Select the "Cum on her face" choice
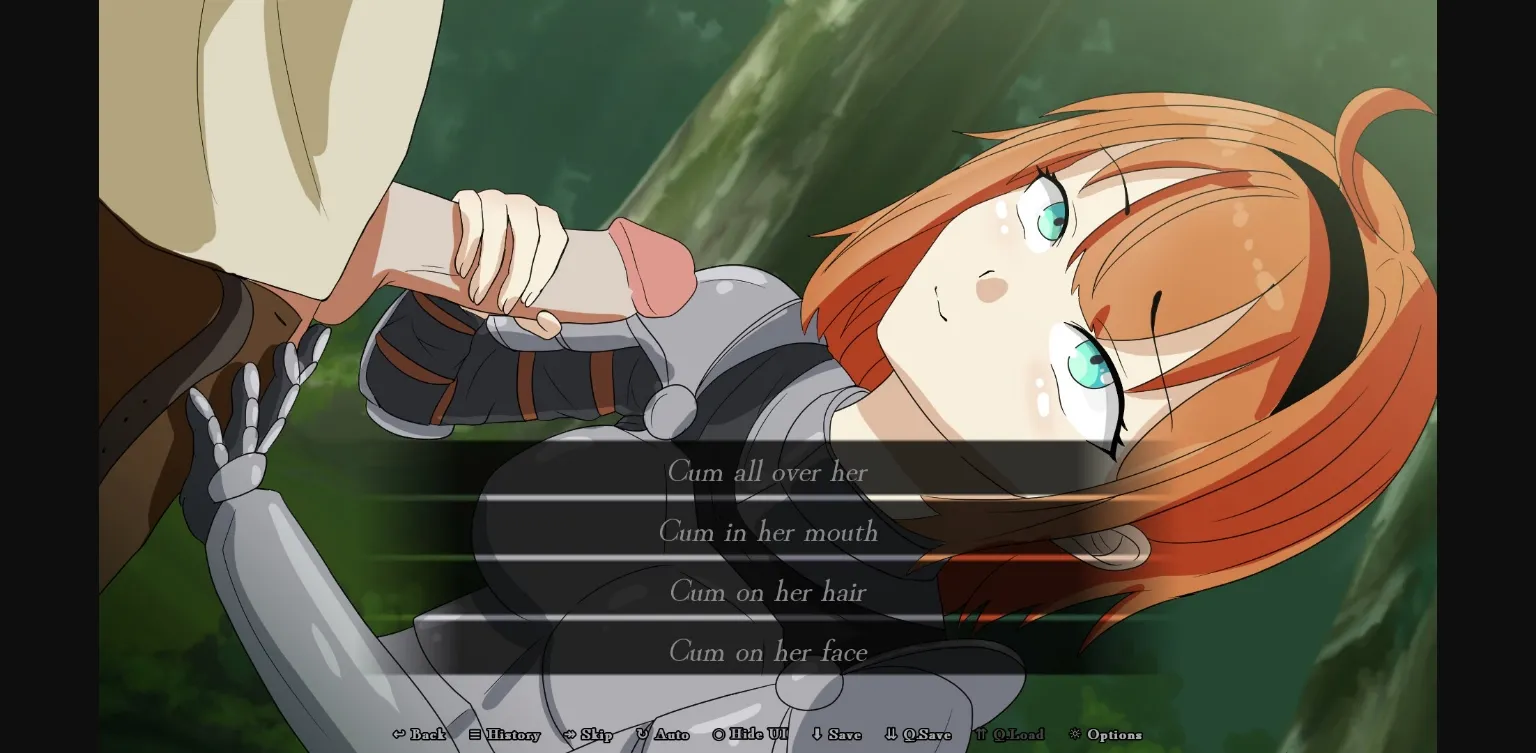 coord(768,652)
